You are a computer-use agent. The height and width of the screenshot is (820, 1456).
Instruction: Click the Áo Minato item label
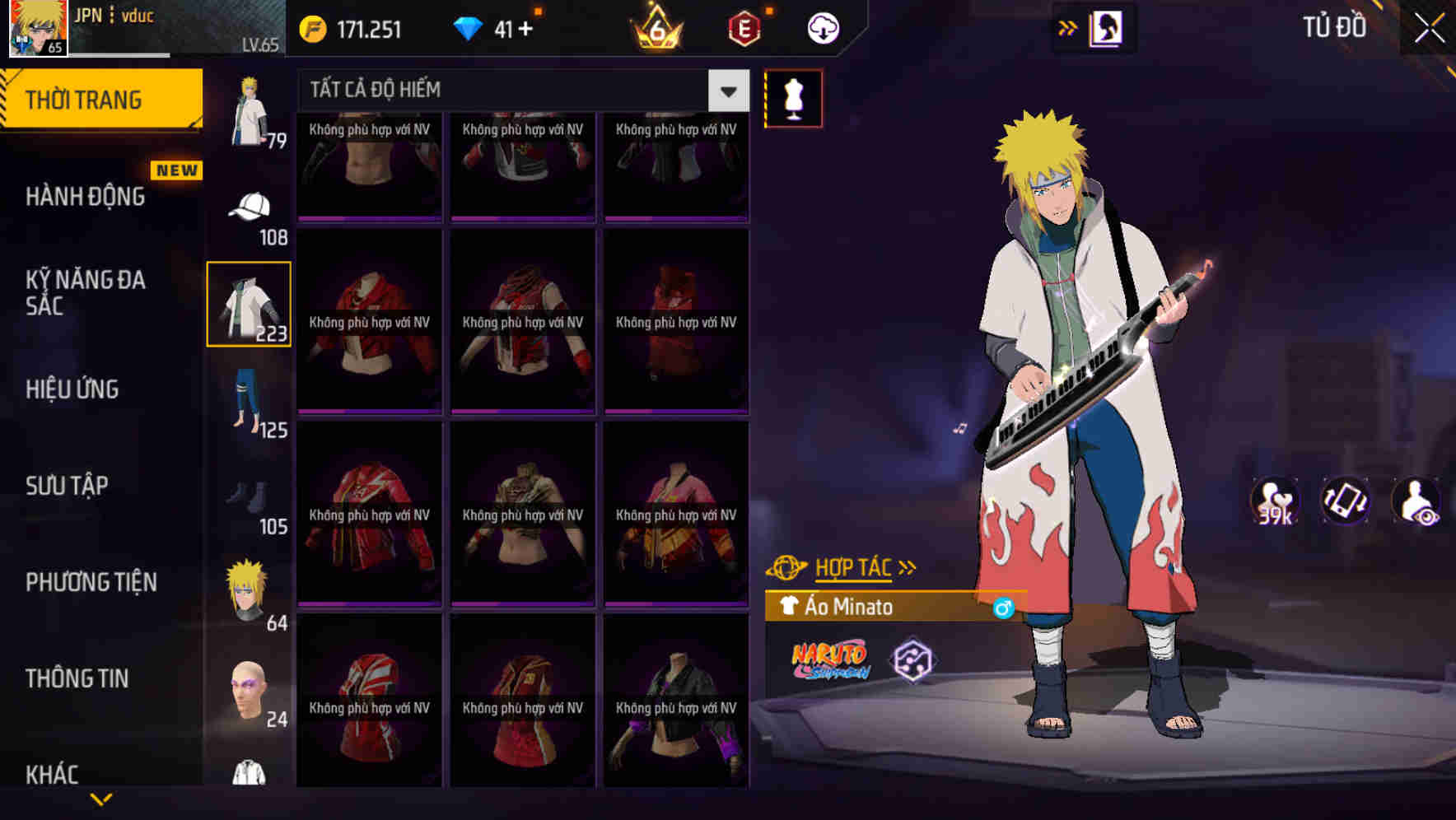tap(848, 607)
